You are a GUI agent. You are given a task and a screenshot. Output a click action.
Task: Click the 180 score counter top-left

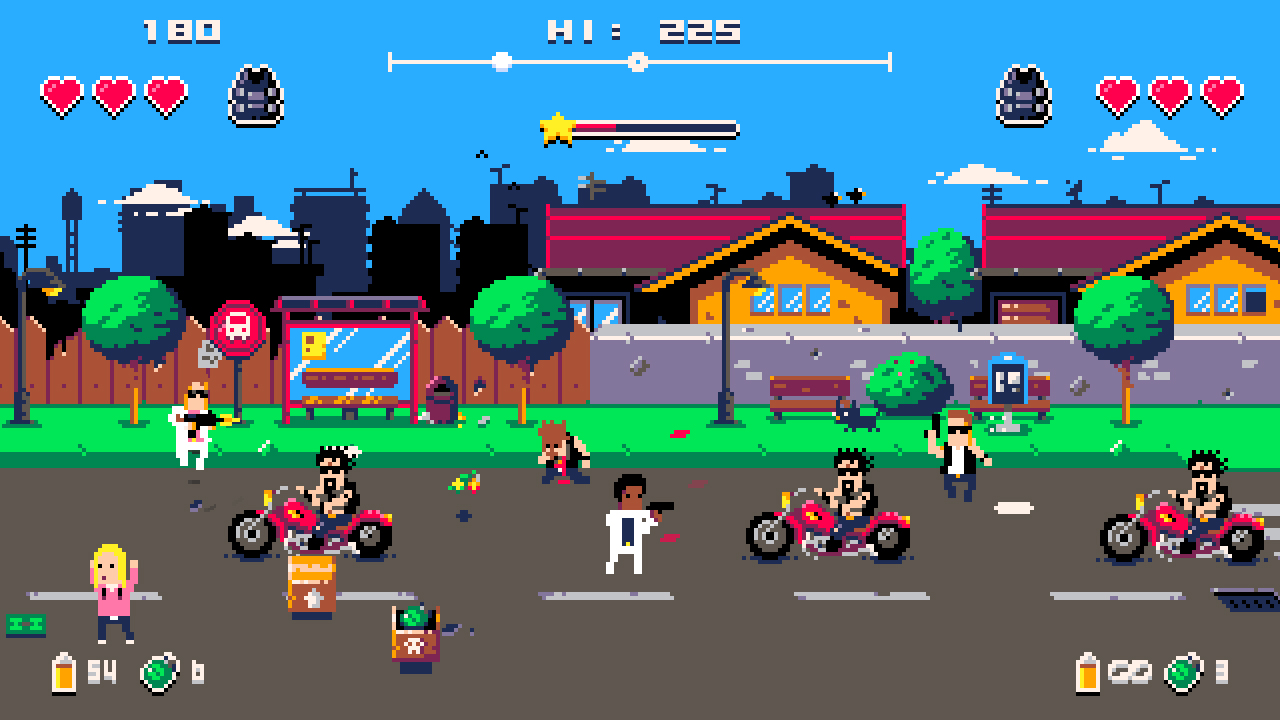(182, 30)
